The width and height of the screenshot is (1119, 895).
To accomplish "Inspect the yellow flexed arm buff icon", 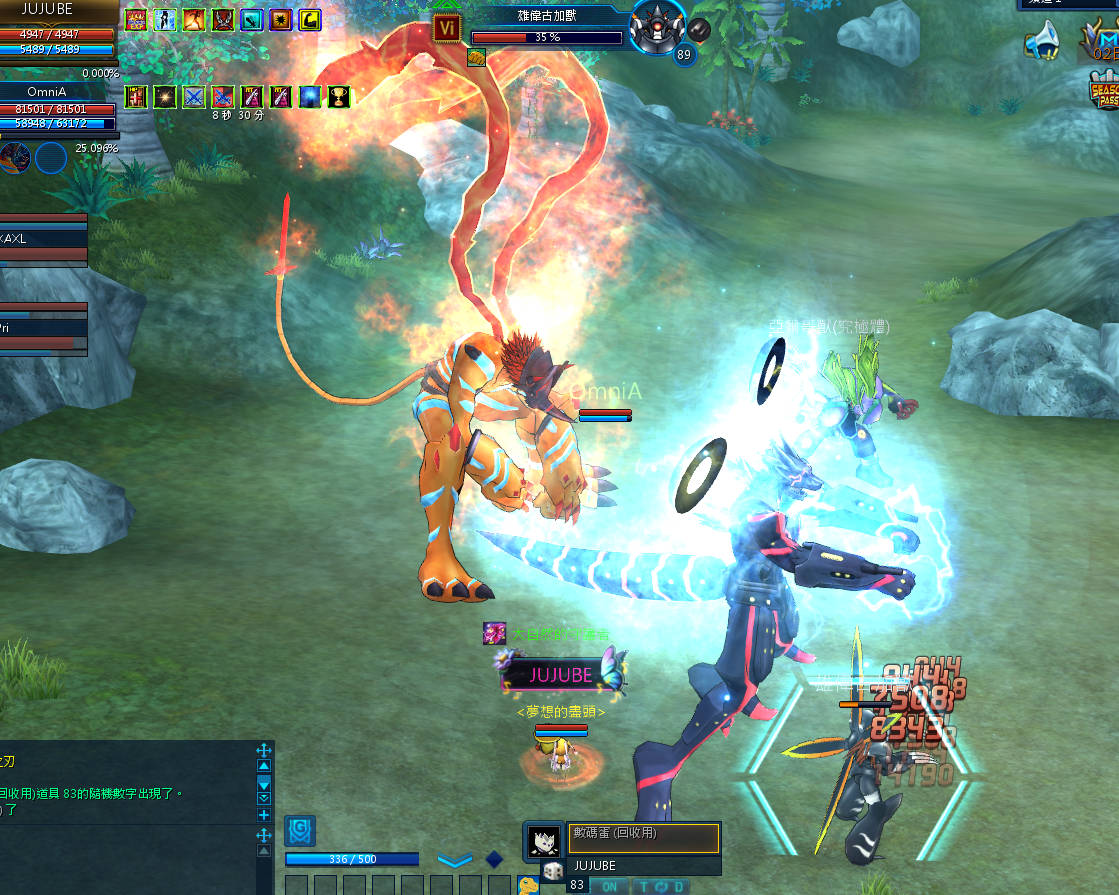I will 310,19.
